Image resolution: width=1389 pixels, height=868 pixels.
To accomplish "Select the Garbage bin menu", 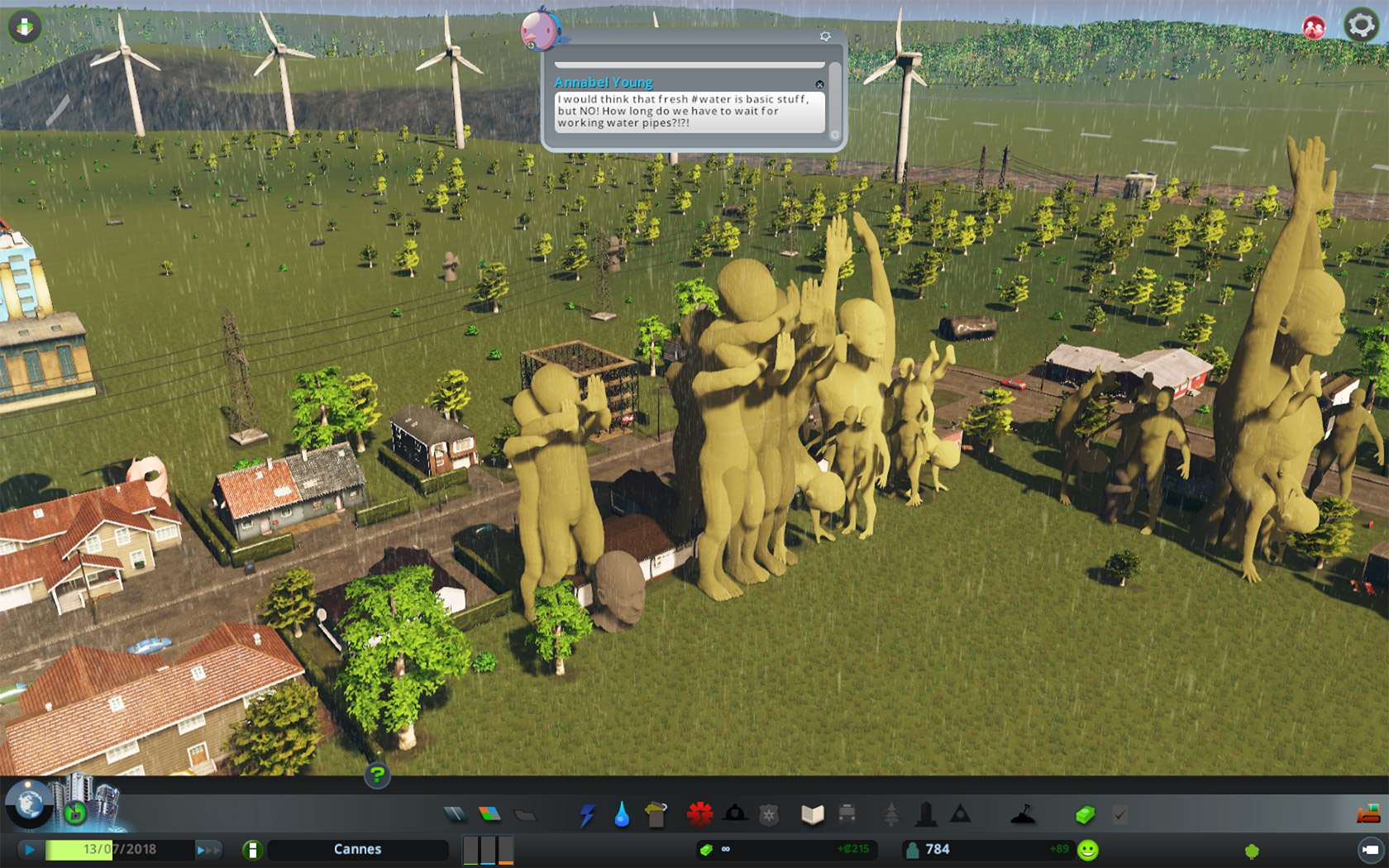I will pyautogui.click(x=656, y=815).
